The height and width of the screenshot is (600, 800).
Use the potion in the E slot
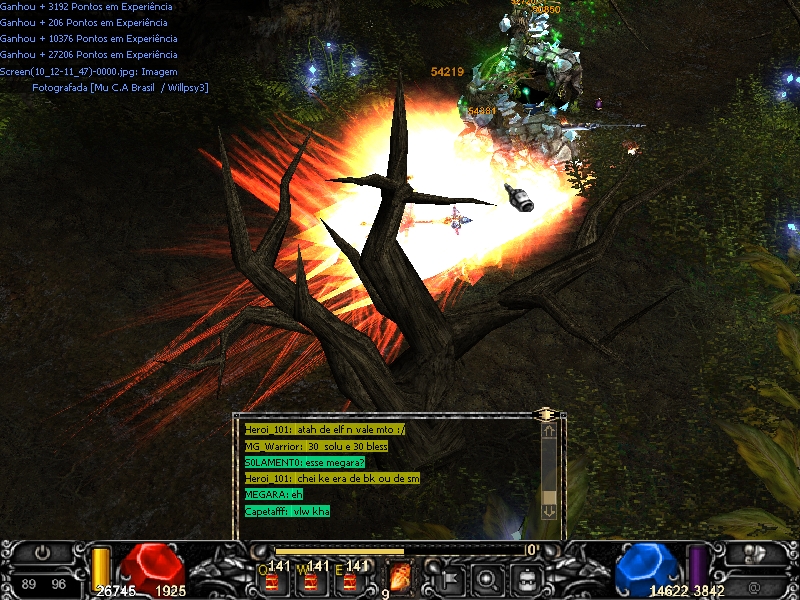pyautogui.click(x=347, y=576)
